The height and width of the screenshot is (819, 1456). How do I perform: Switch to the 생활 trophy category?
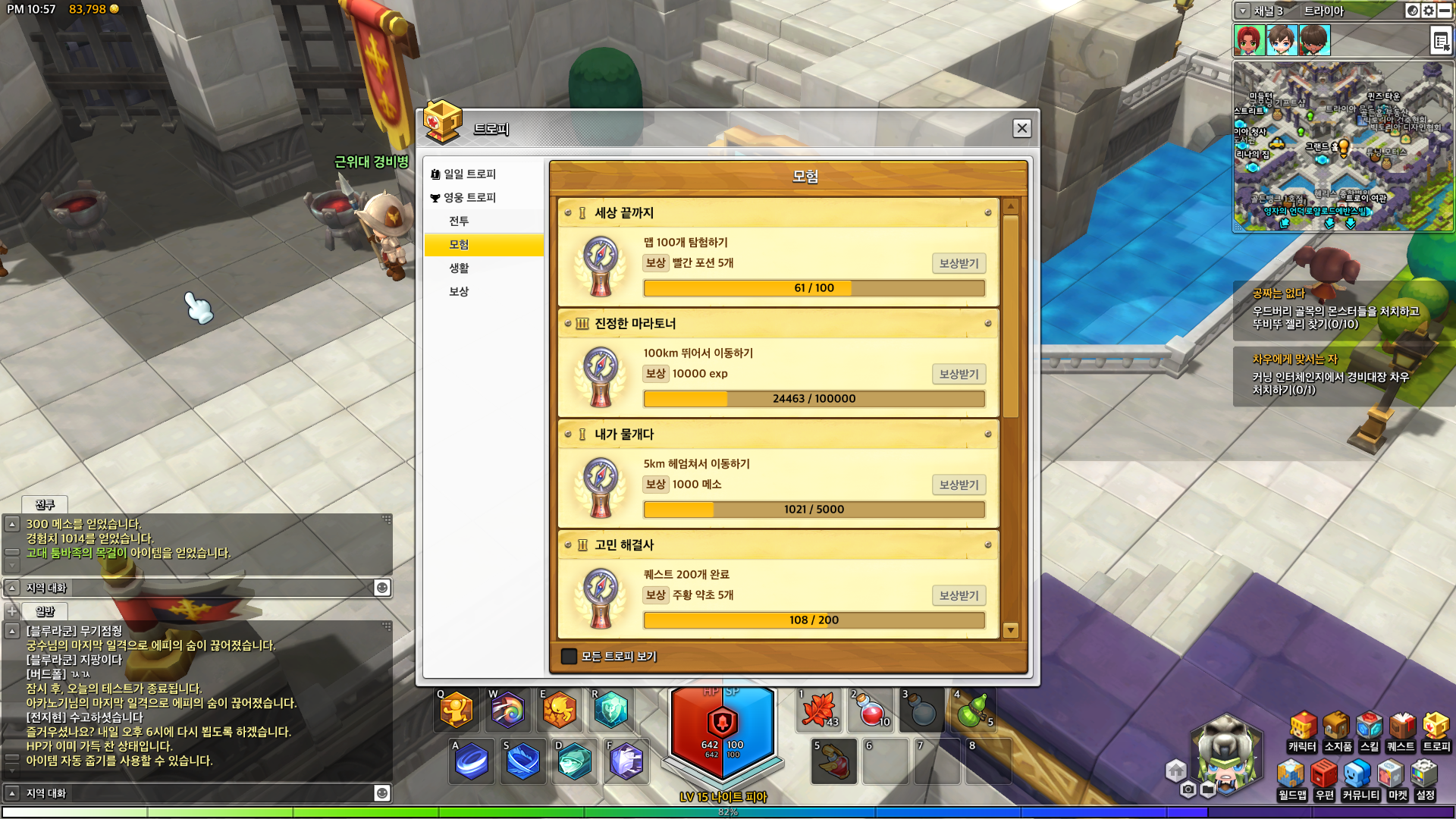[459, 268]
